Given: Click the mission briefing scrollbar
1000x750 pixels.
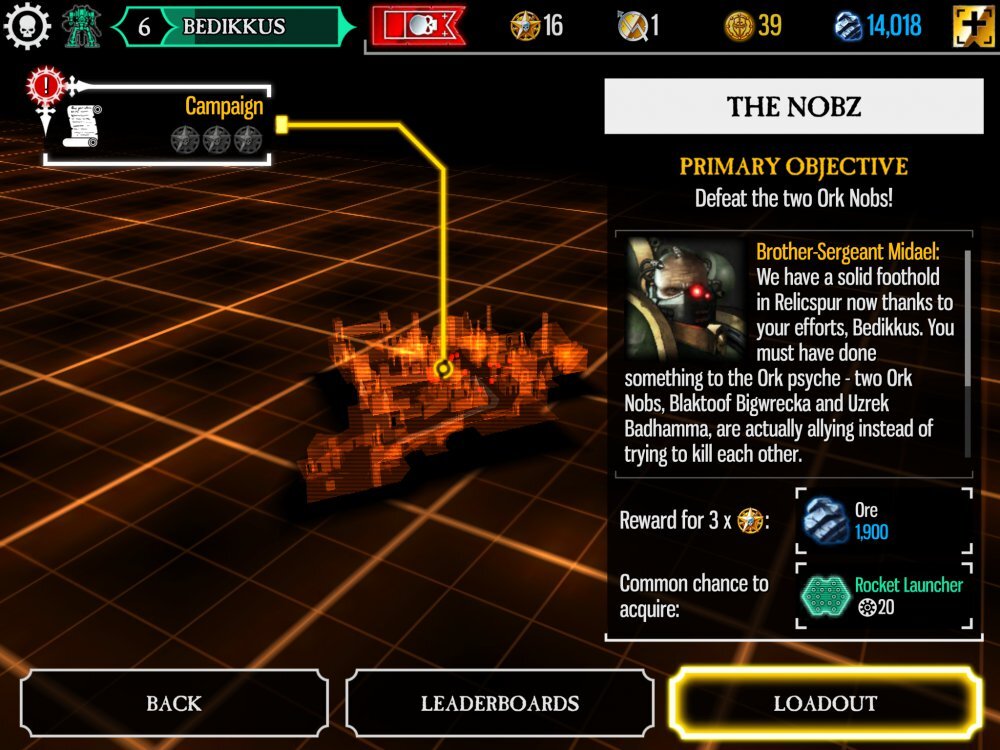Looking at the screenshot, I should point(967,318).
